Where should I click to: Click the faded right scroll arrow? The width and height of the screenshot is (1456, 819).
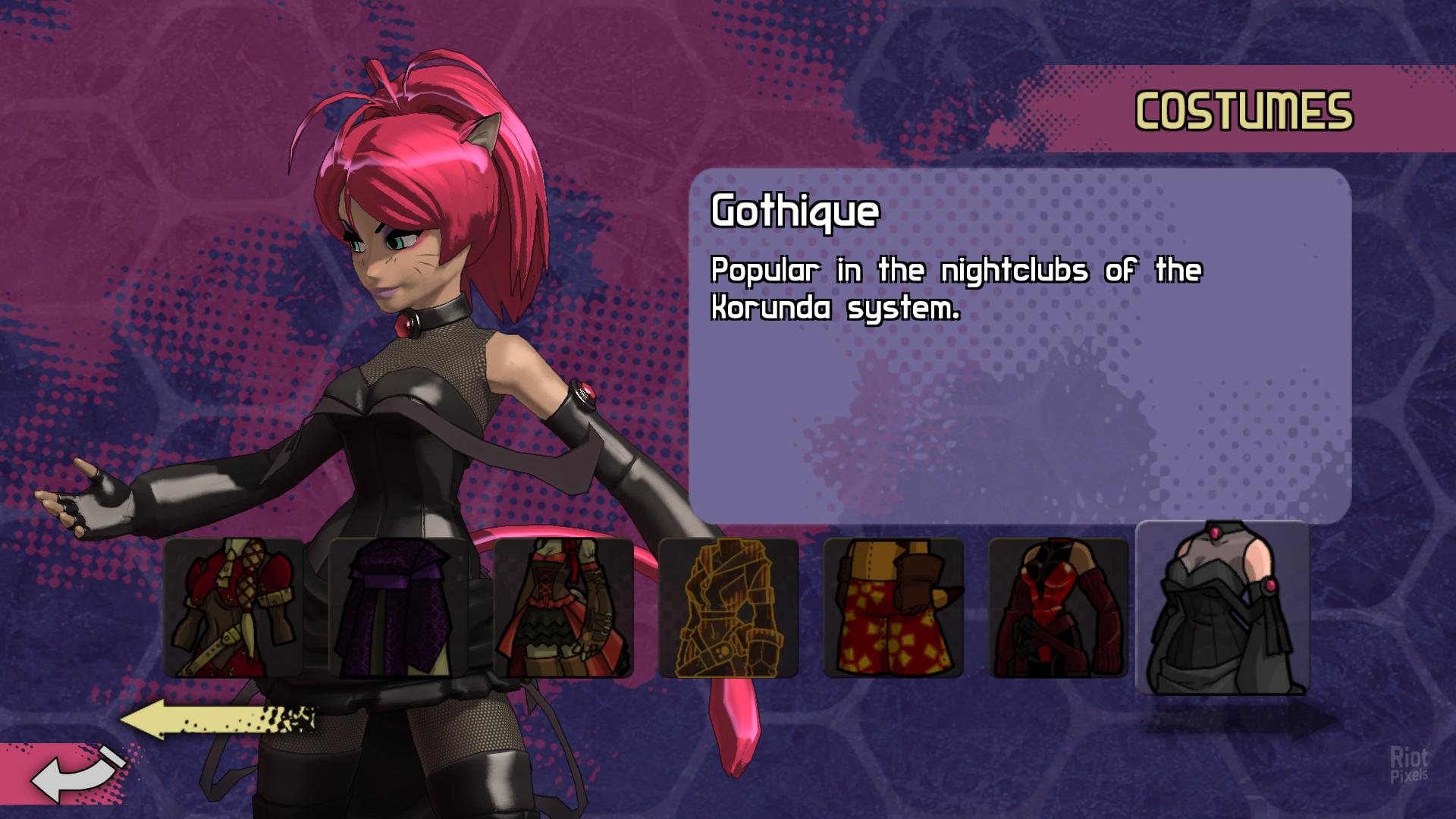click(x=1244, y=722)
